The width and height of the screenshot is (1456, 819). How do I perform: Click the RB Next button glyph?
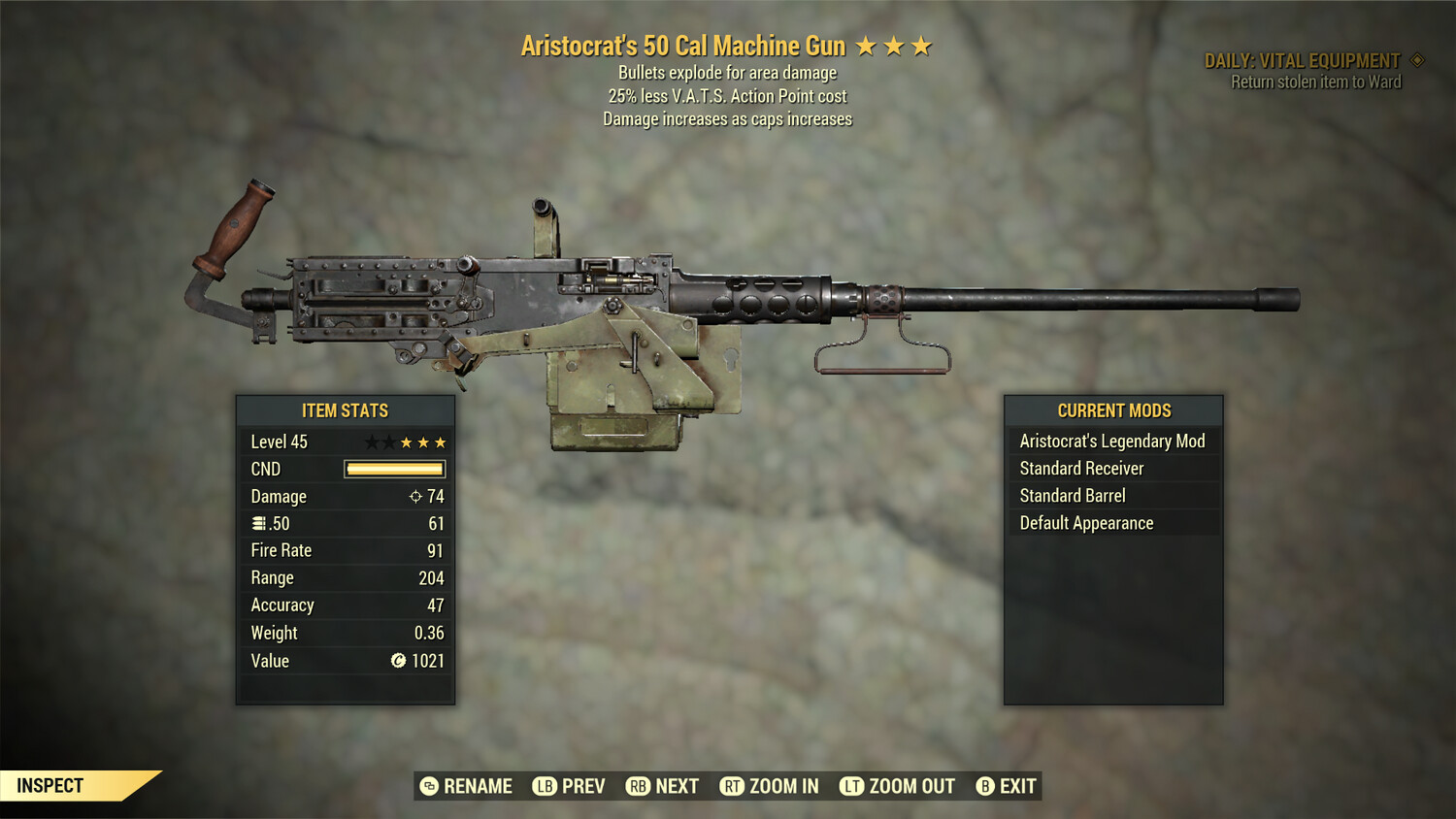[x=638, y=786]
